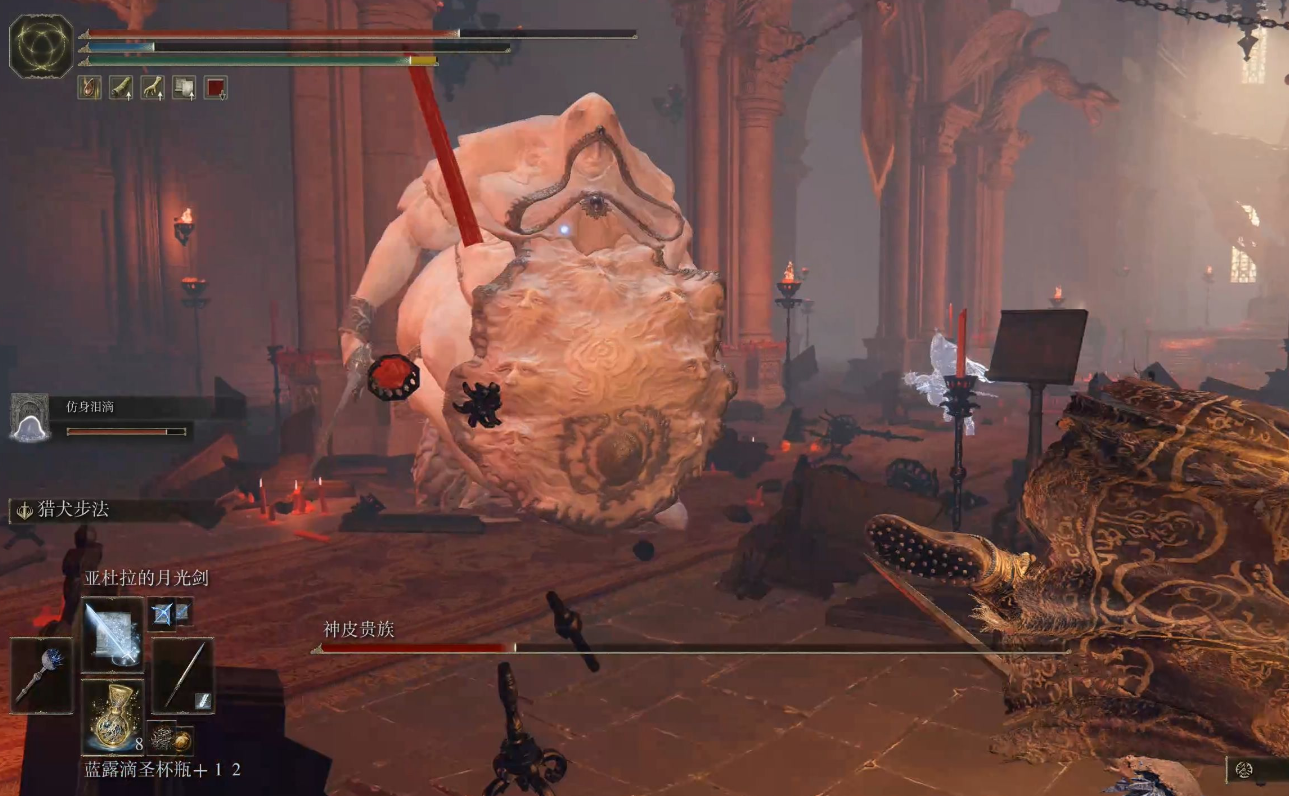The width and height of the screenshot is (1289, 796).
Task: Click the blue-crystal staff in the left-hand slot
Action: click(41, 675)
